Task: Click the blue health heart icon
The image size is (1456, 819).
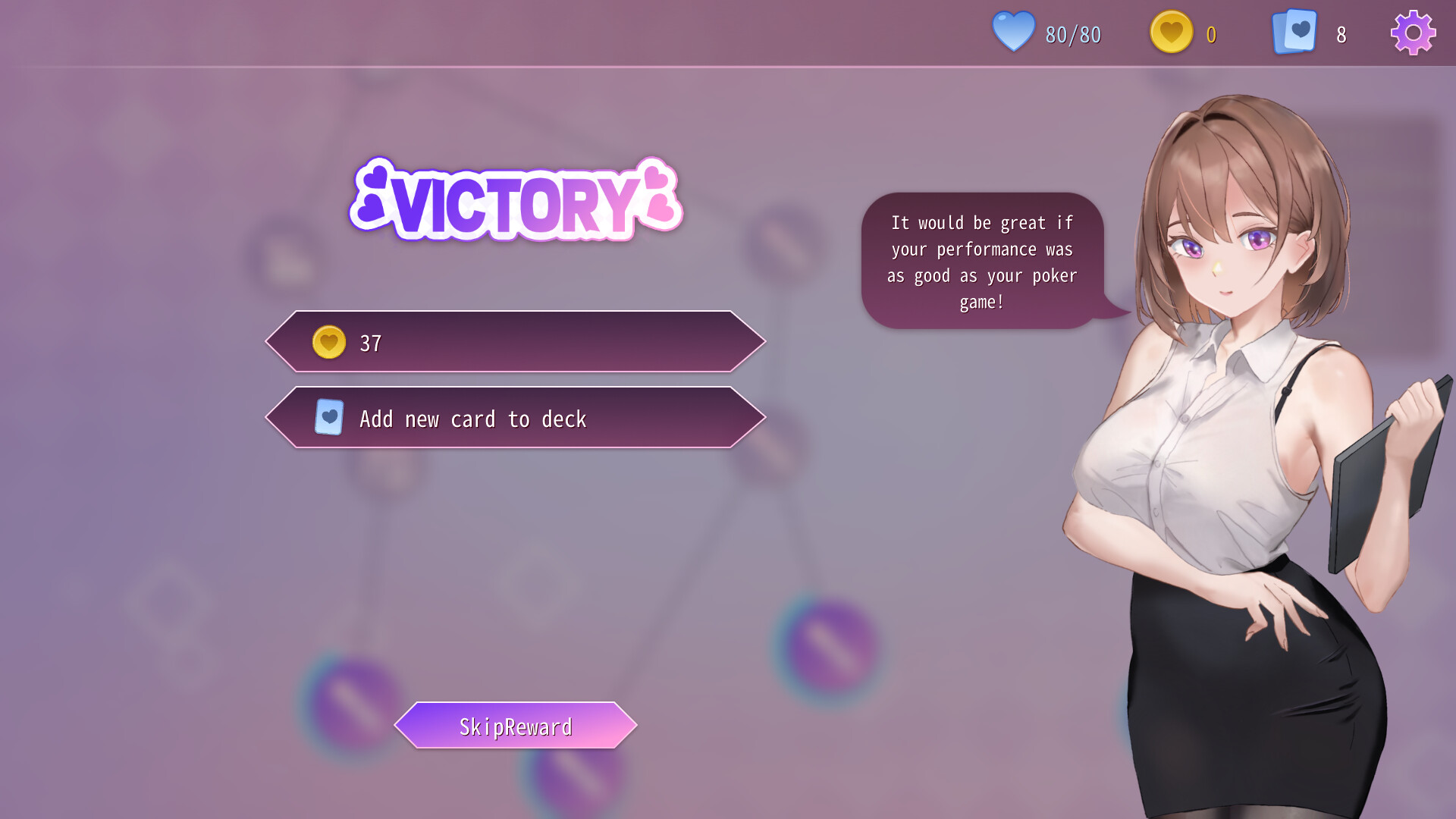Action: click(x=1013, y=32)
